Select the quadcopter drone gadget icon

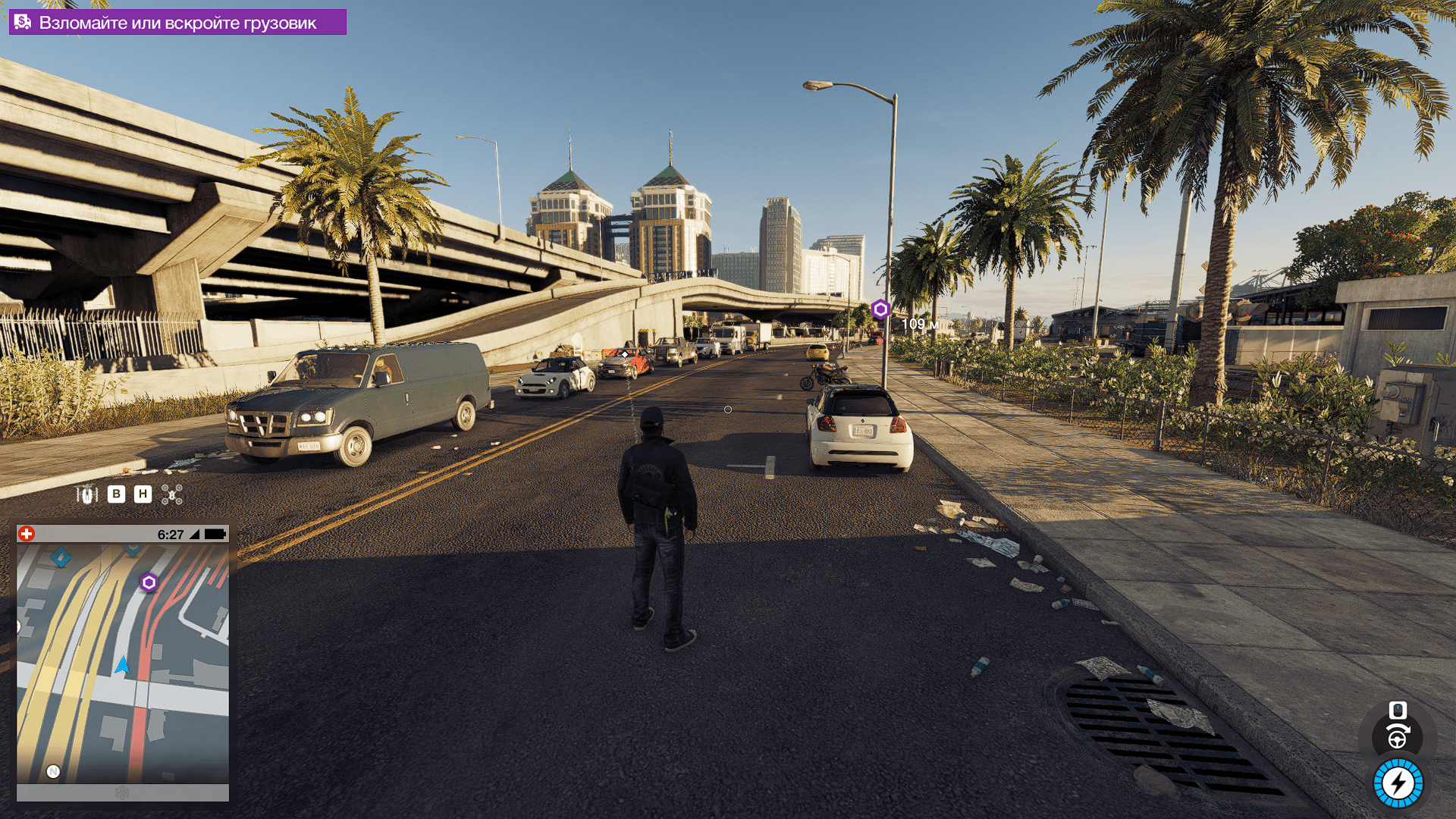(x=172, y=494)
